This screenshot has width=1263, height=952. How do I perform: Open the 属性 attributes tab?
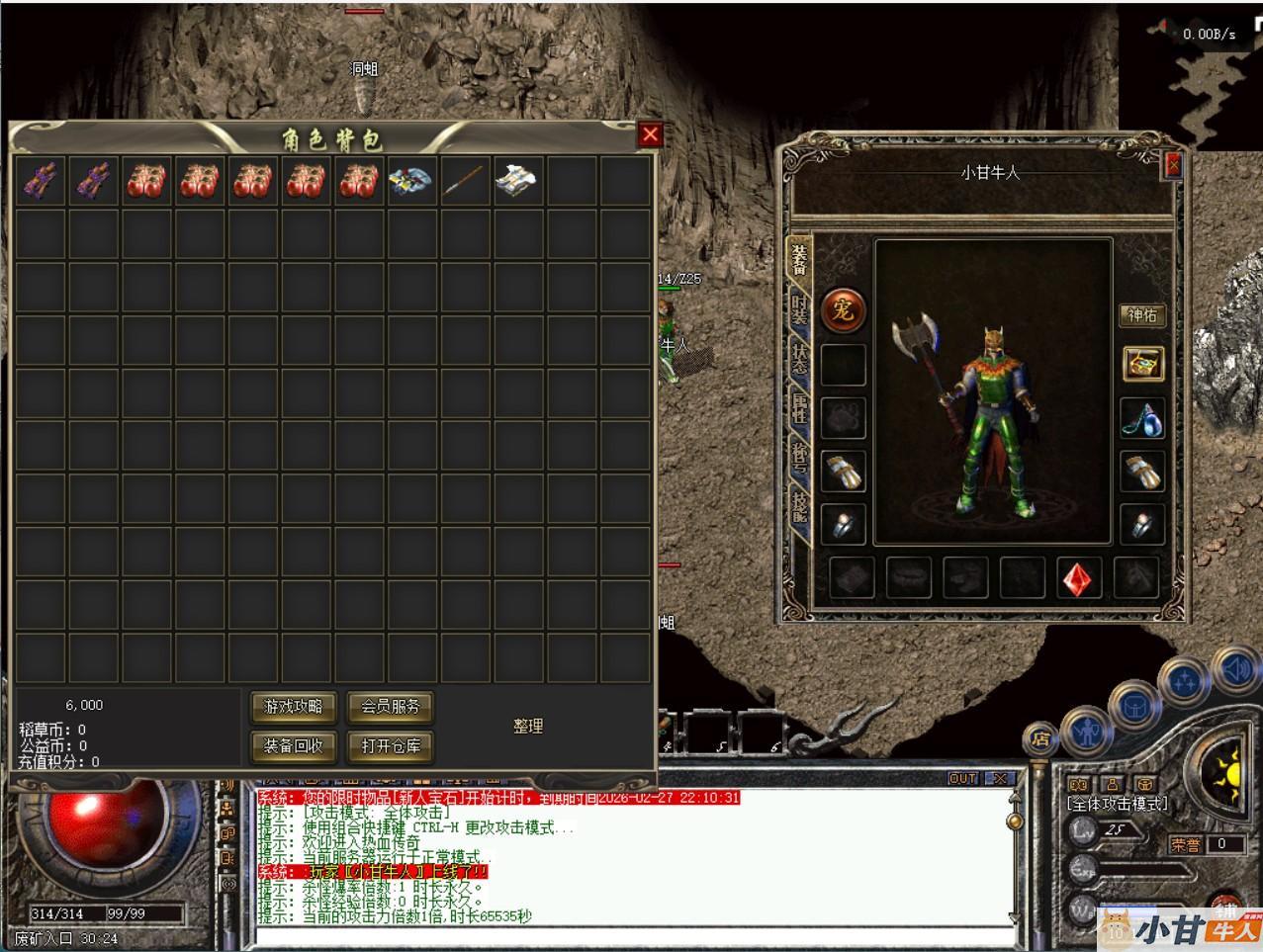799,407
